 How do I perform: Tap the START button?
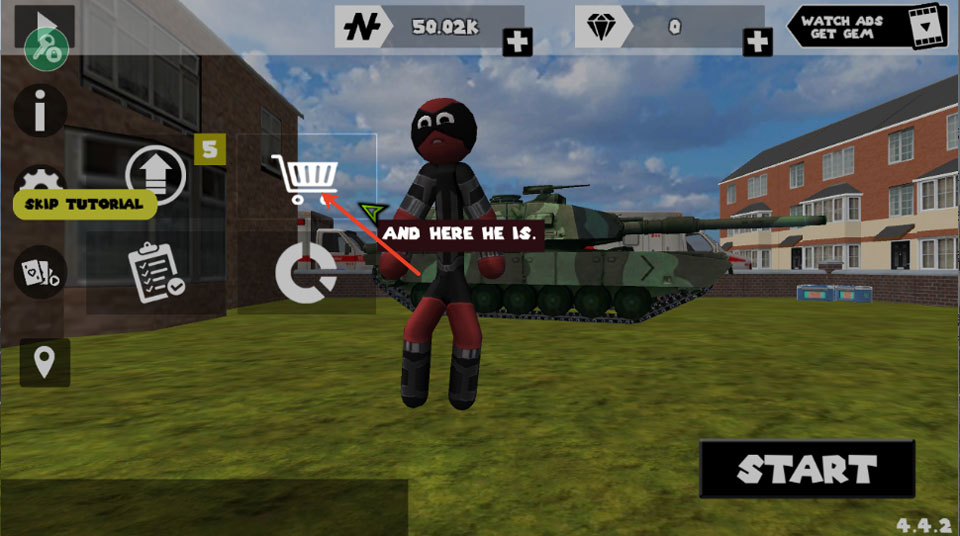(x=807, y=469)
